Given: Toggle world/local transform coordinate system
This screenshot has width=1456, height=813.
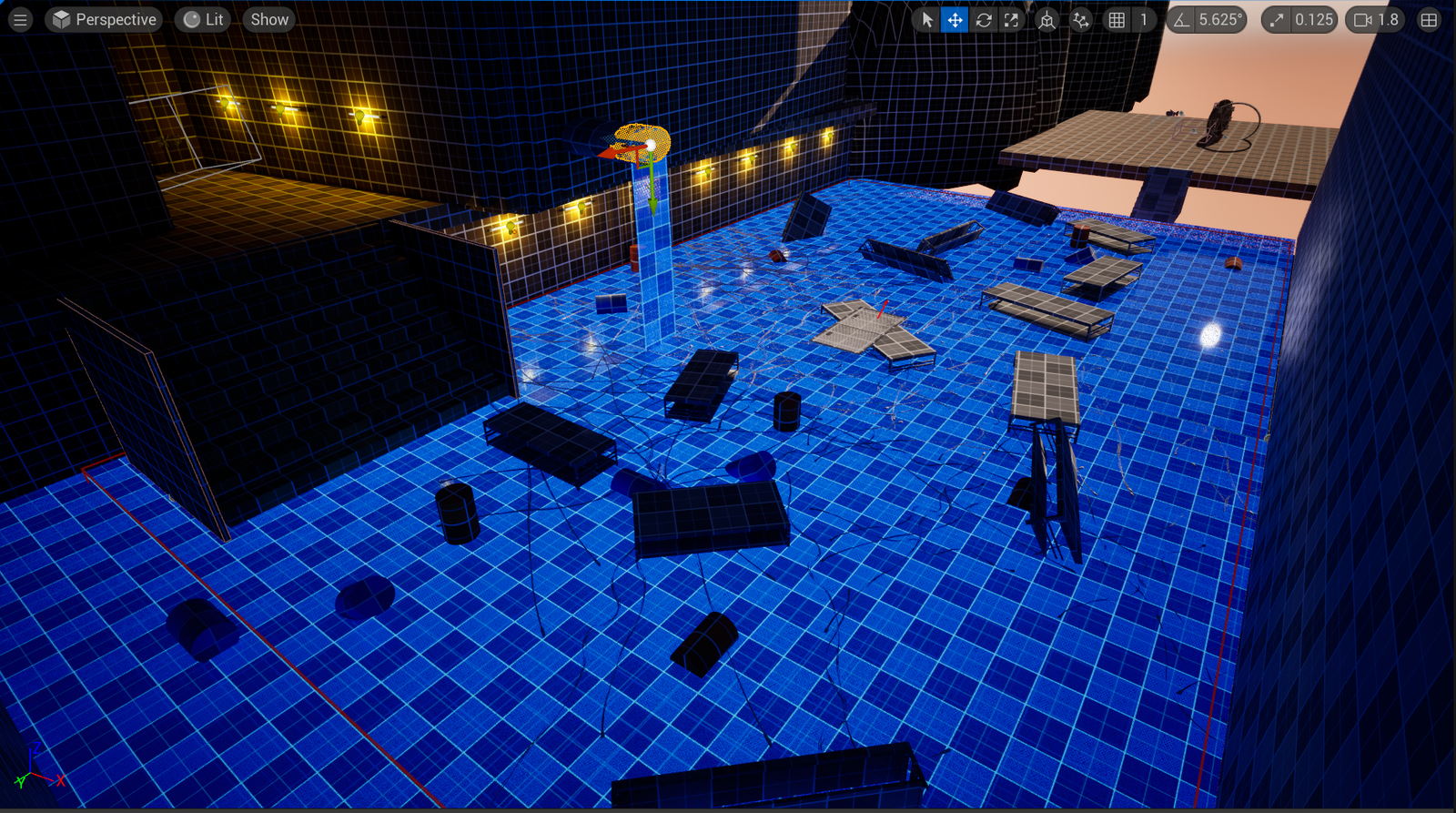Looking at the screenshot, I should coord(1046,19).
